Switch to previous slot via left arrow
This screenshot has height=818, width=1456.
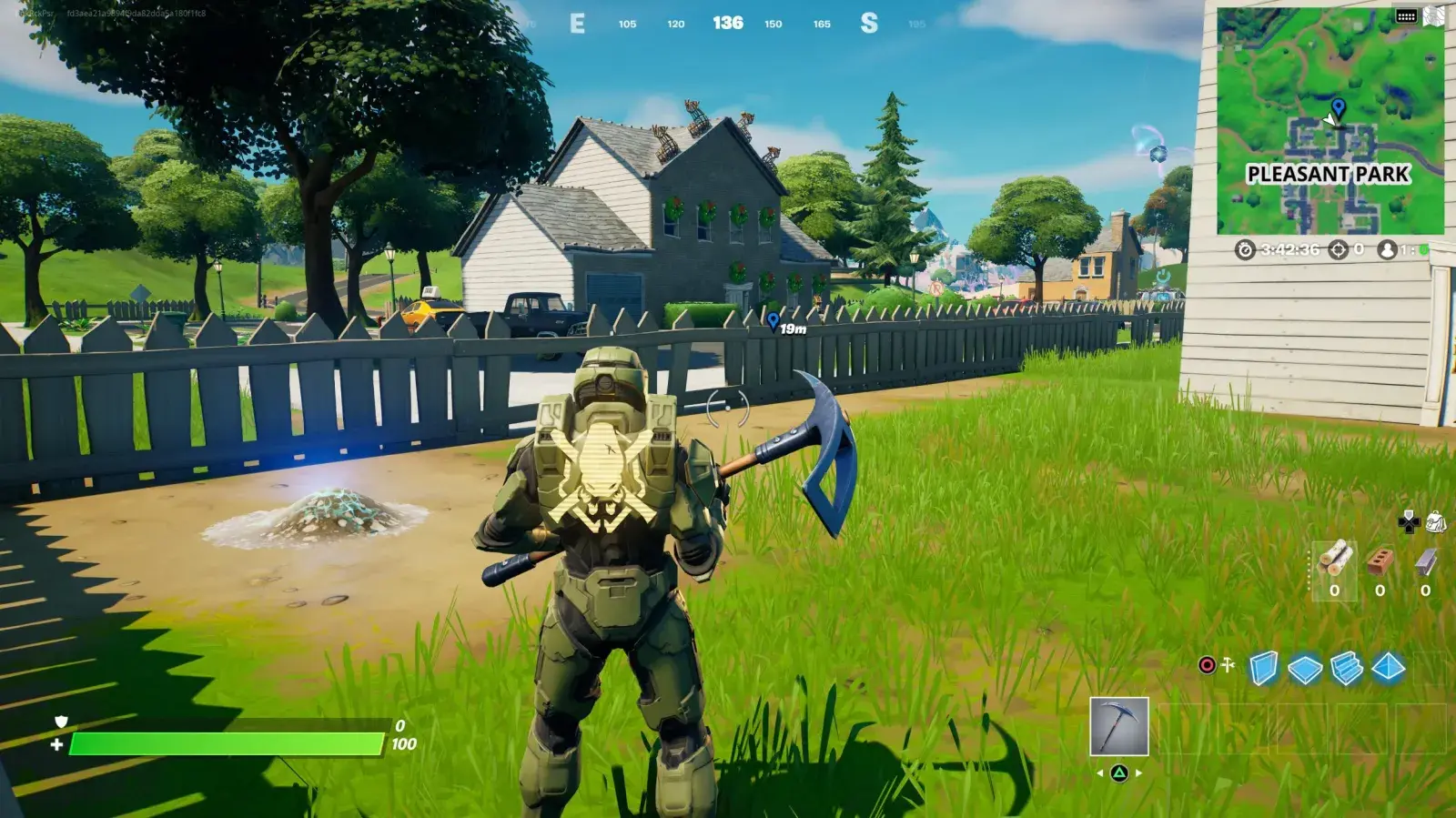1099,773
